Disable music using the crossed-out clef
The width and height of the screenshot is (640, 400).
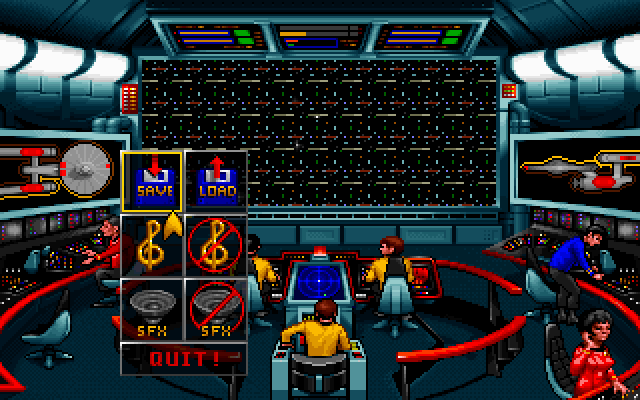pyautogui.click(x=214, y=244)
